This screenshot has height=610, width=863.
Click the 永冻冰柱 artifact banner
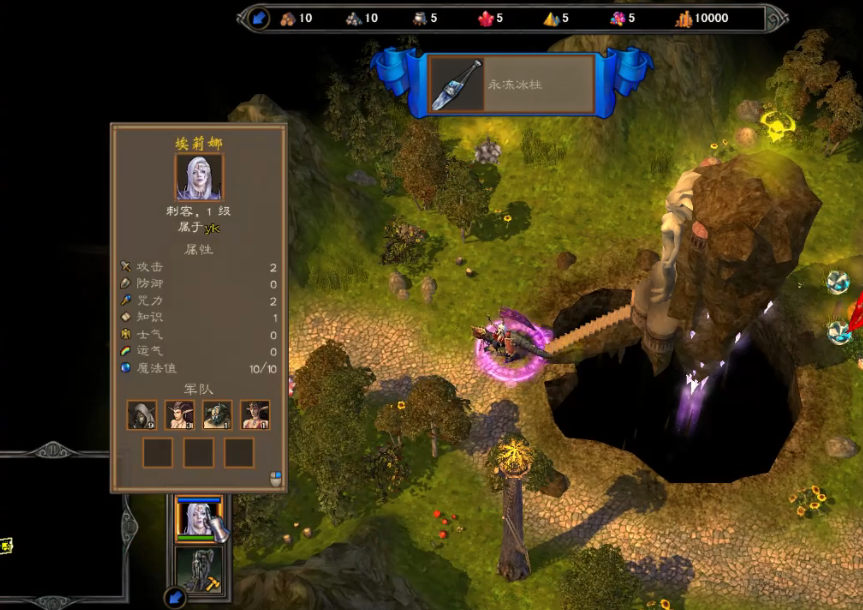[x=512, y=84]
